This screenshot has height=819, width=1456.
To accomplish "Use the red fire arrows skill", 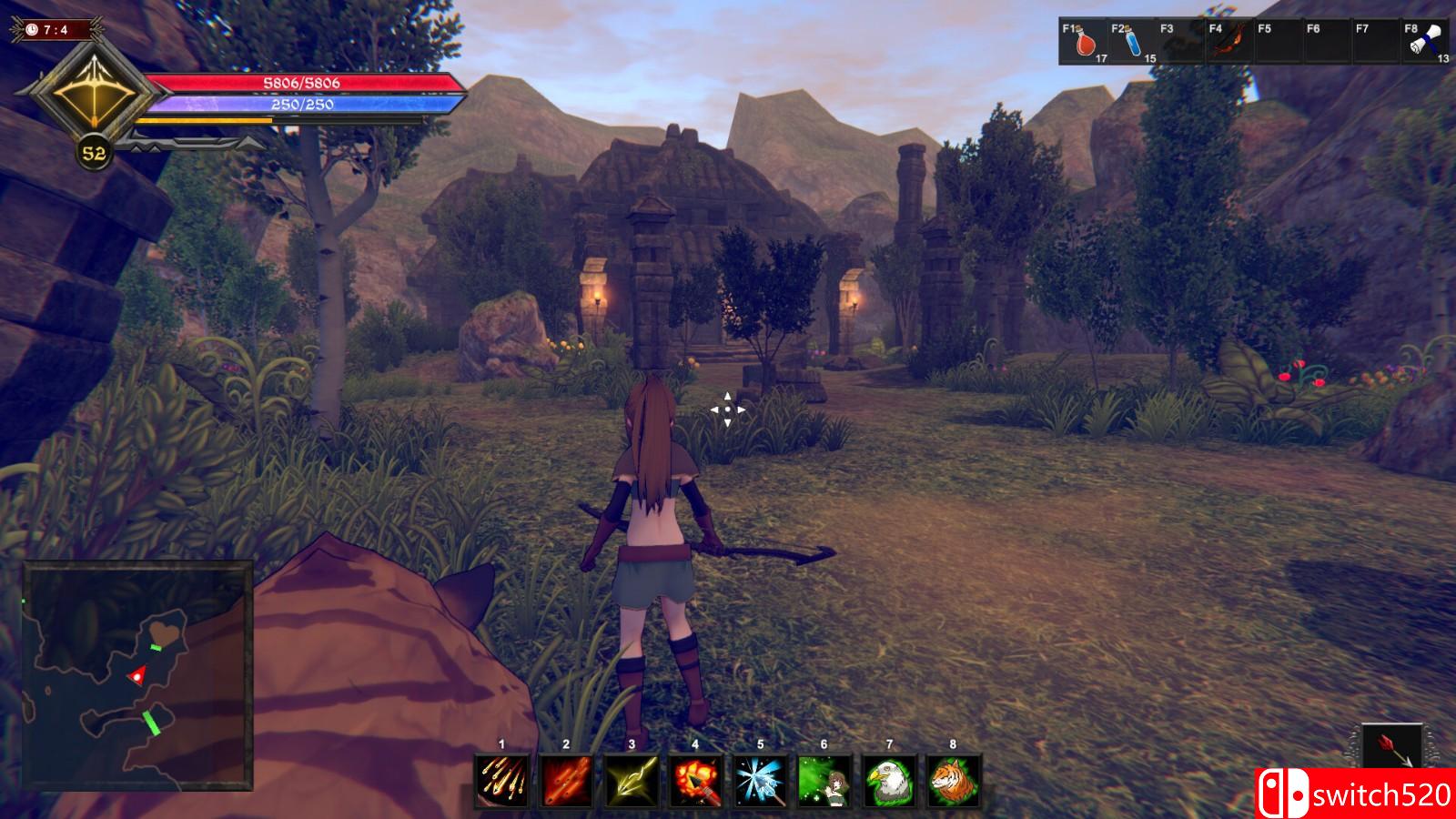I will pyautogui.click(x=566, y=781).
